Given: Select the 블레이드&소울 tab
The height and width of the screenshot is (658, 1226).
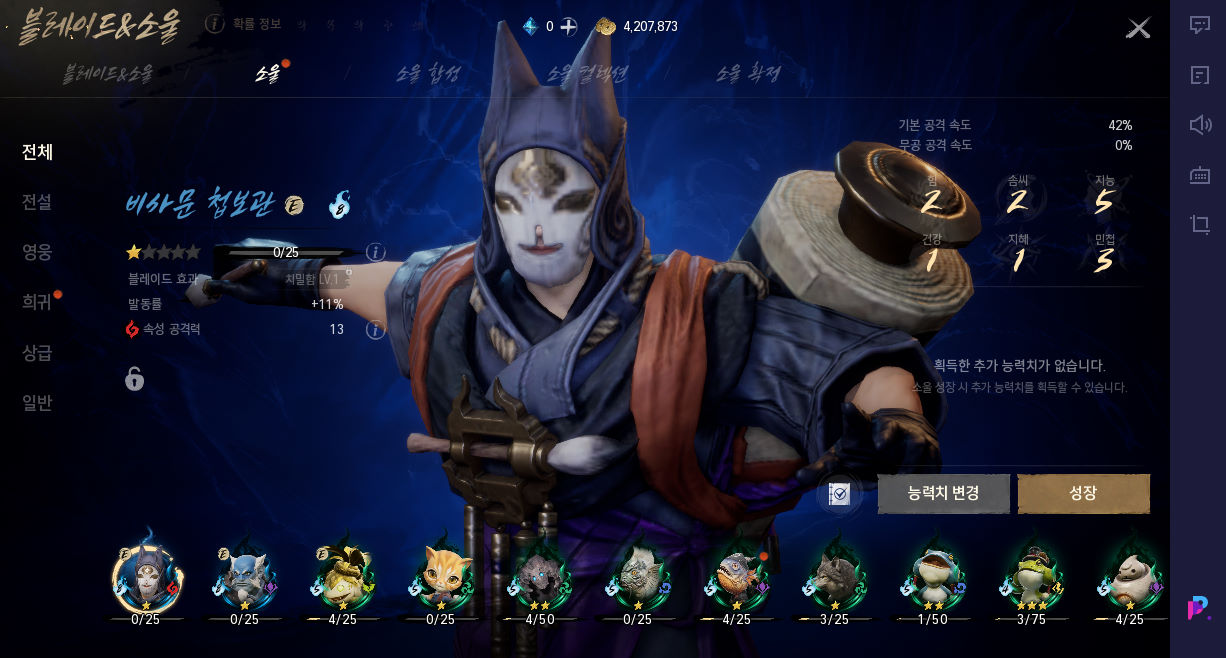Looking at the screenshot, I should (x=108, y=73).
